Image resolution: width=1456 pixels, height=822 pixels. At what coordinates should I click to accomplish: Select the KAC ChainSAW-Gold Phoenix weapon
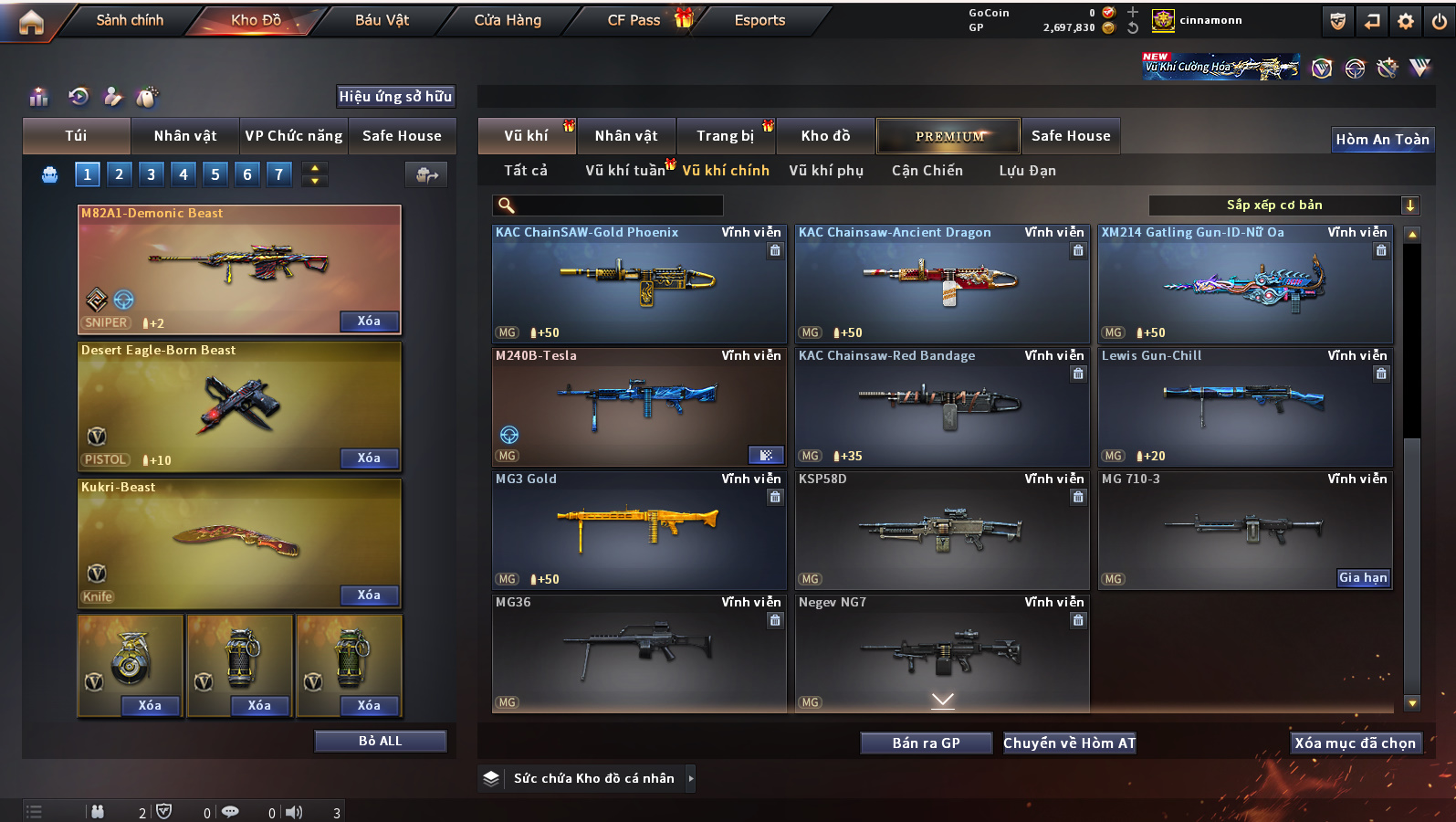click(638, 284)
